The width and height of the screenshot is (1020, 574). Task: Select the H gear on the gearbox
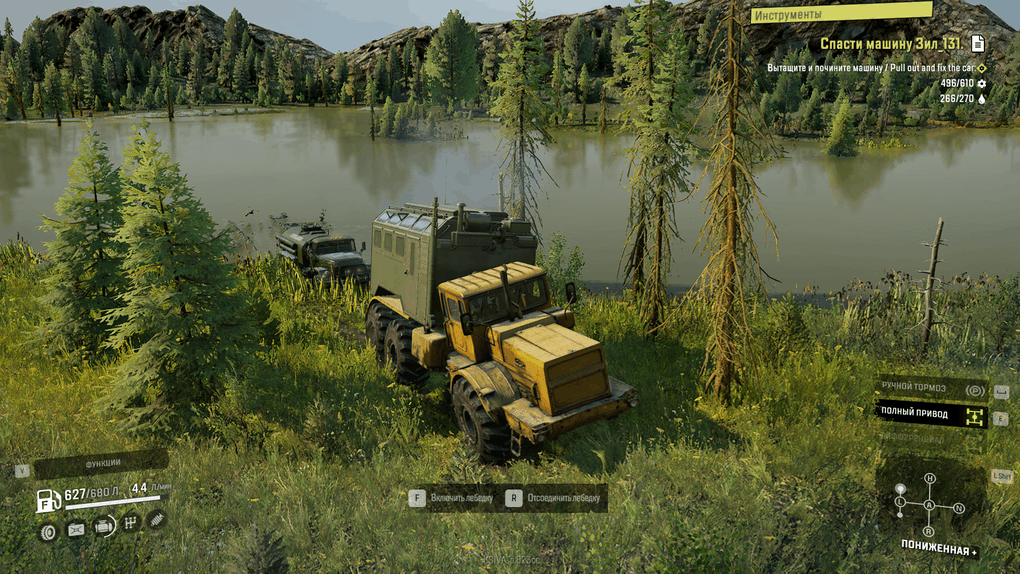coord(929,479)
